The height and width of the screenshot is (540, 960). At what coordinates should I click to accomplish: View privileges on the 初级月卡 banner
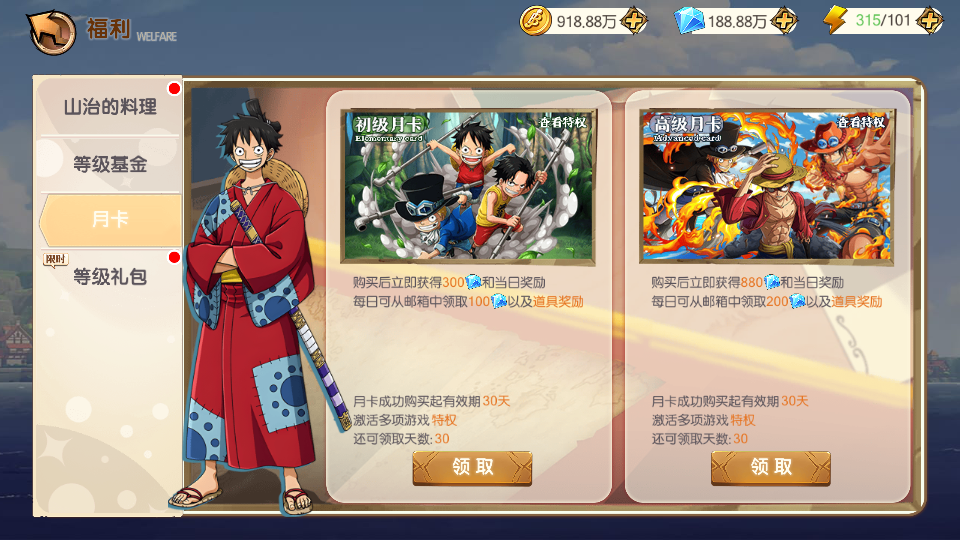(x=564, y=123)
